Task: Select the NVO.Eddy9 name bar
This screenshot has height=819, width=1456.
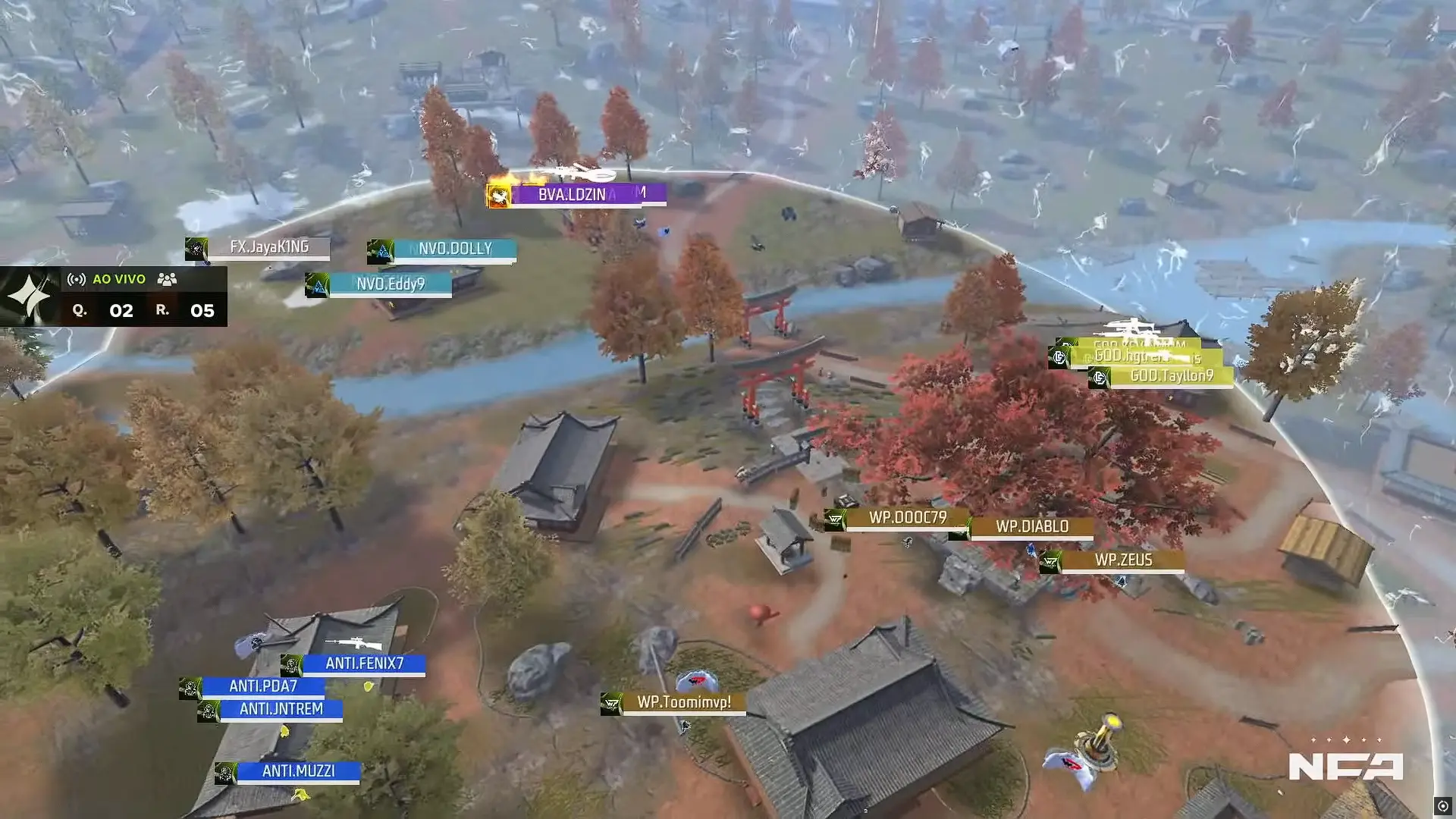Action: (x=391, y=284)
